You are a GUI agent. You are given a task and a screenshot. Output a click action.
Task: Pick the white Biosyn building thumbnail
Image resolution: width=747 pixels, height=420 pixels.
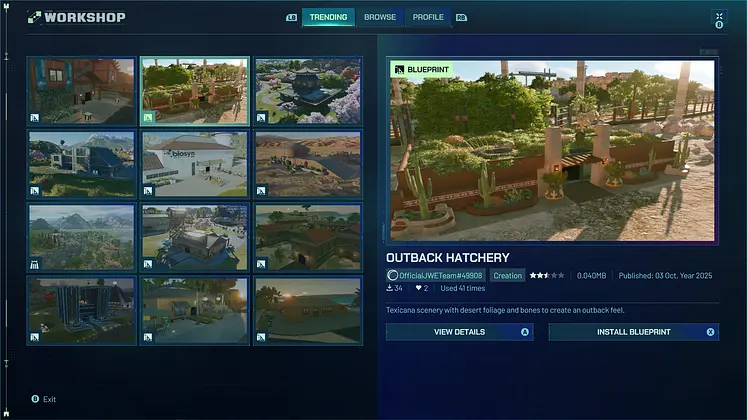click(194, 164)
